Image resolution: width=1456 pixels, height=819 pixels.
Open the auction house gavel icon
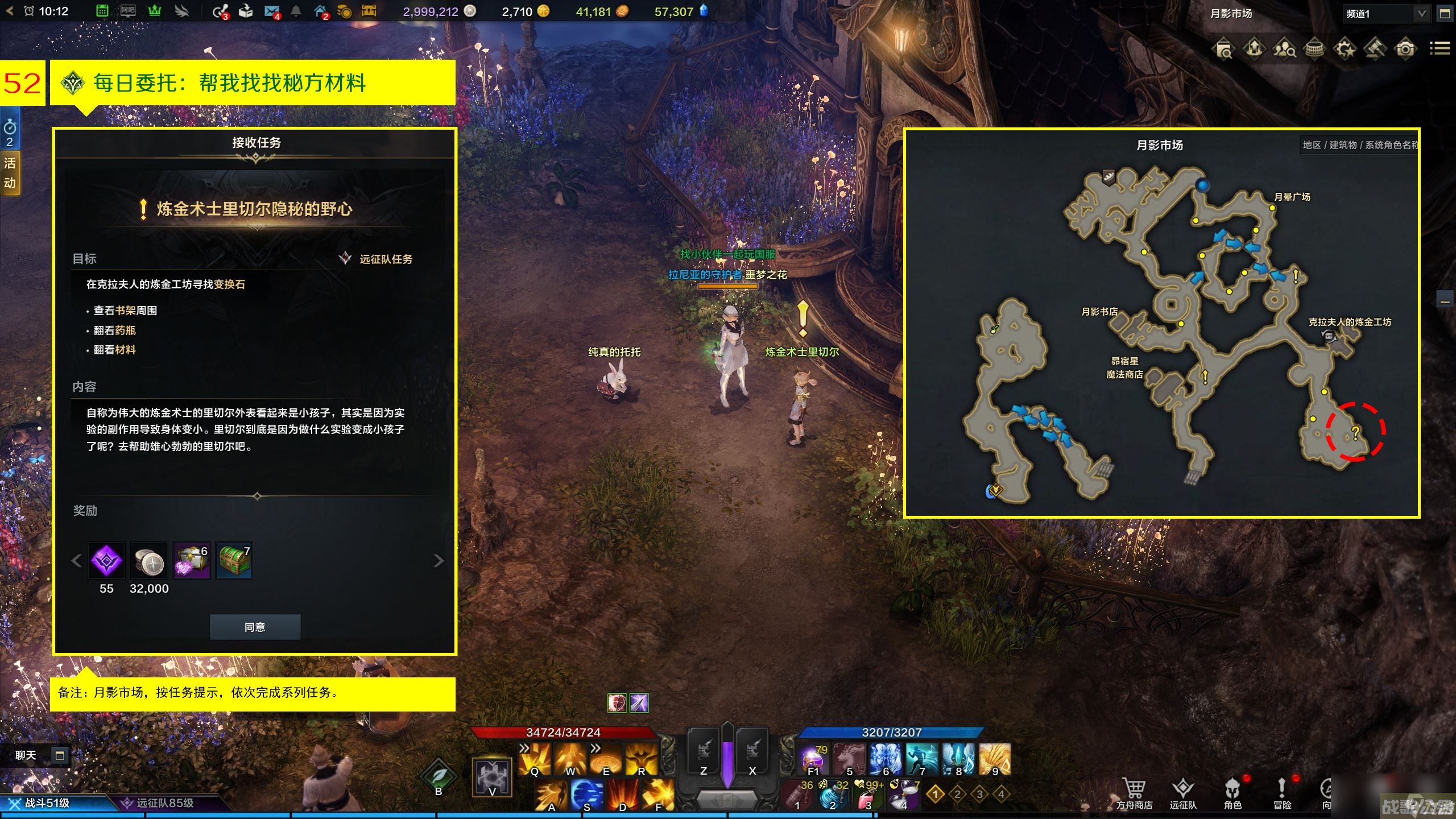tap(1374, 49)
